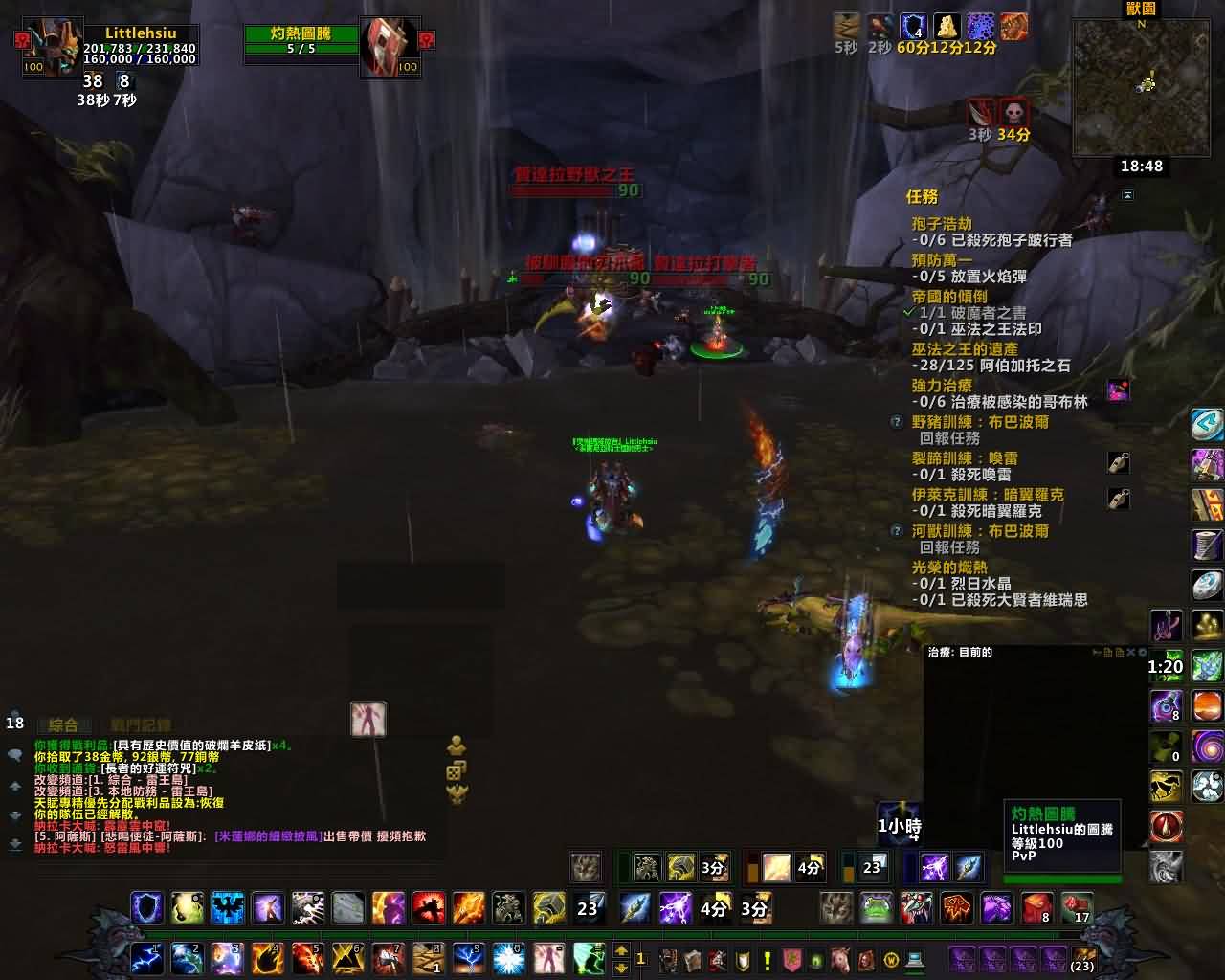Open the 孢子浩劫 quest entry
The width and height of the screenshot is (1225, 980).
tap(942, 223)
